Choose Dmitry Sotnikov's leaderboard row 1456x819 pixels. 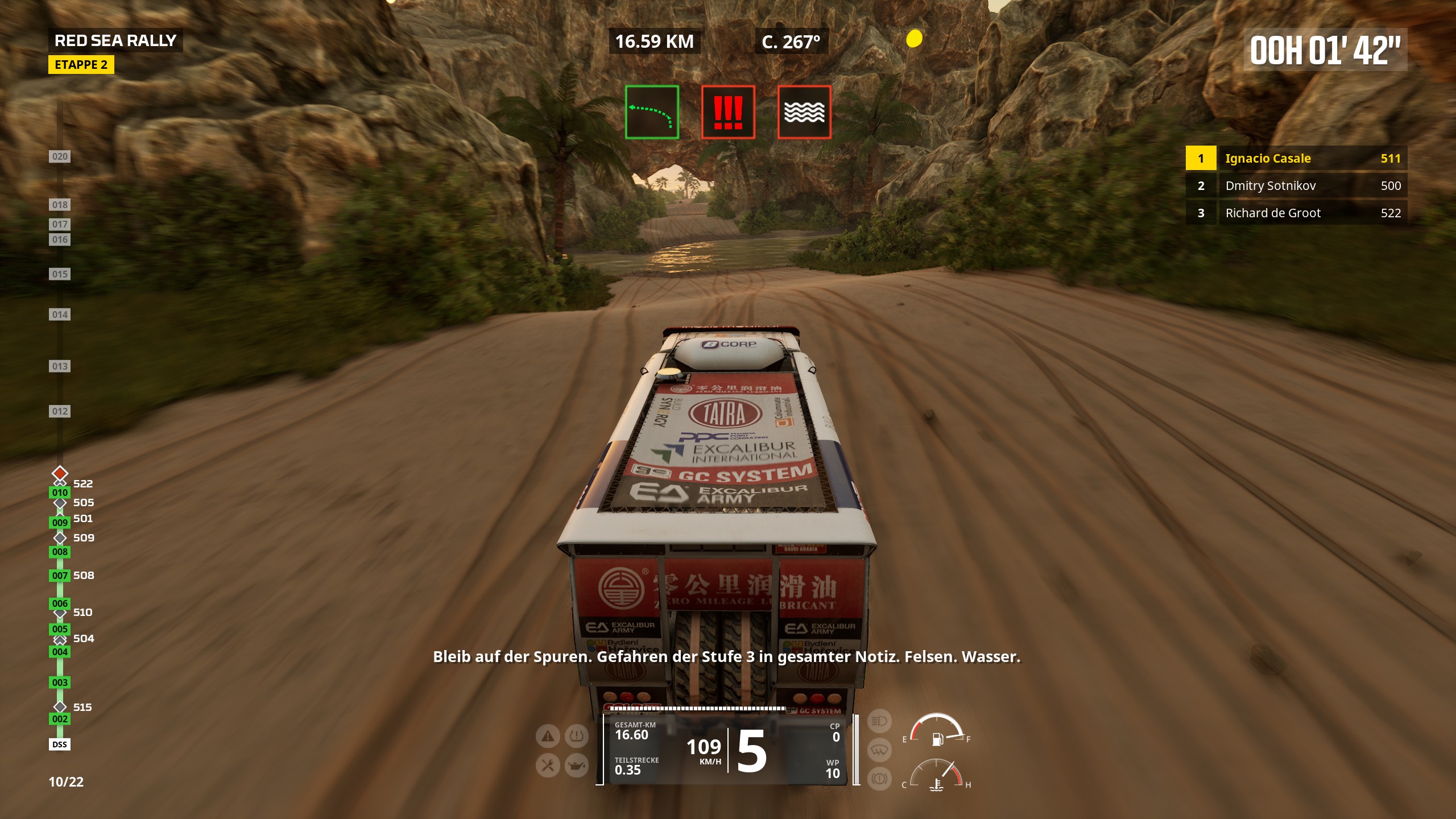click(1296, 186)
